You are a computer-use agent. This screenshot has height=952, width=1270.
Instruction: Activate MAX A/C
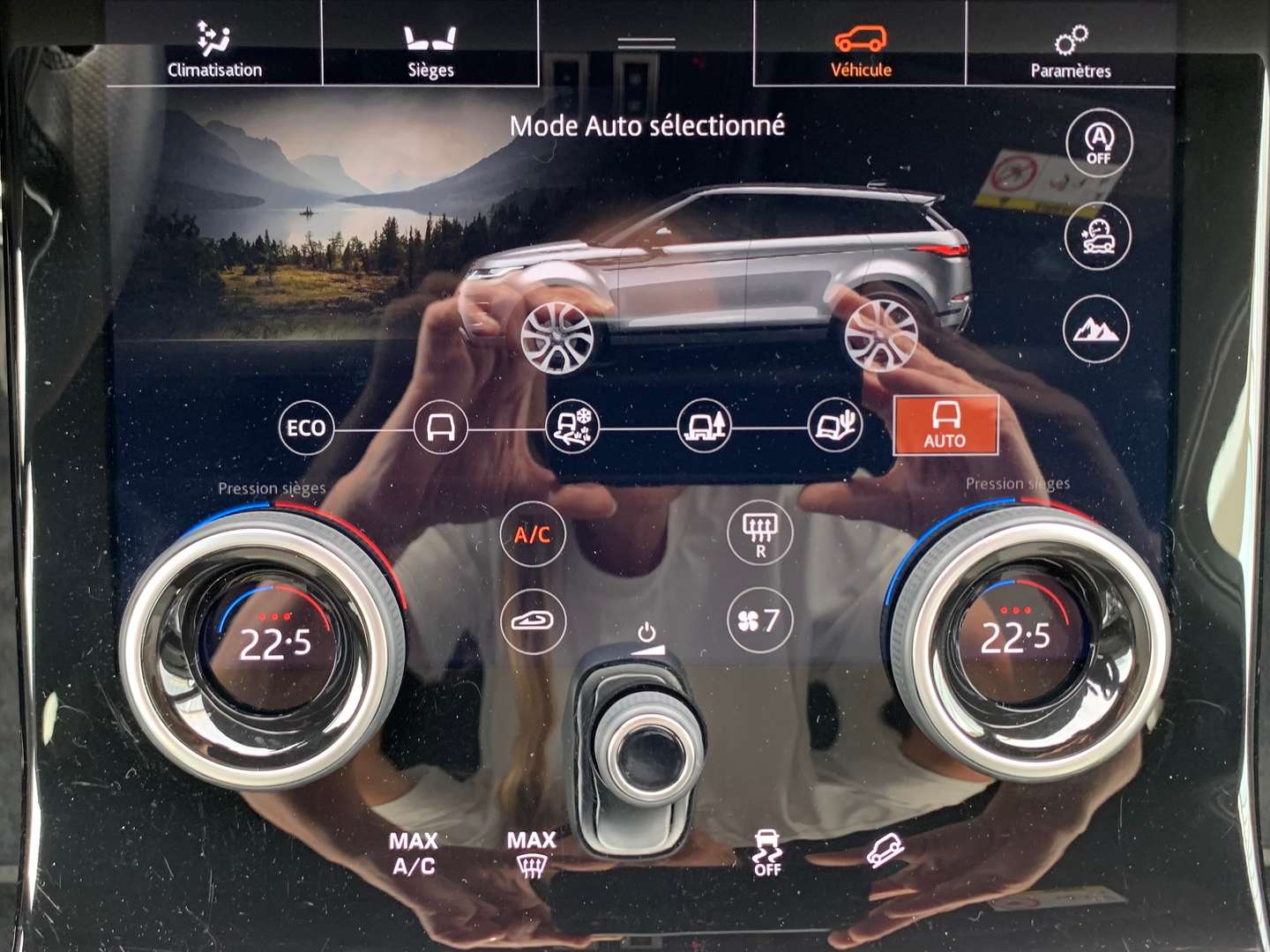tap(414, 853)
